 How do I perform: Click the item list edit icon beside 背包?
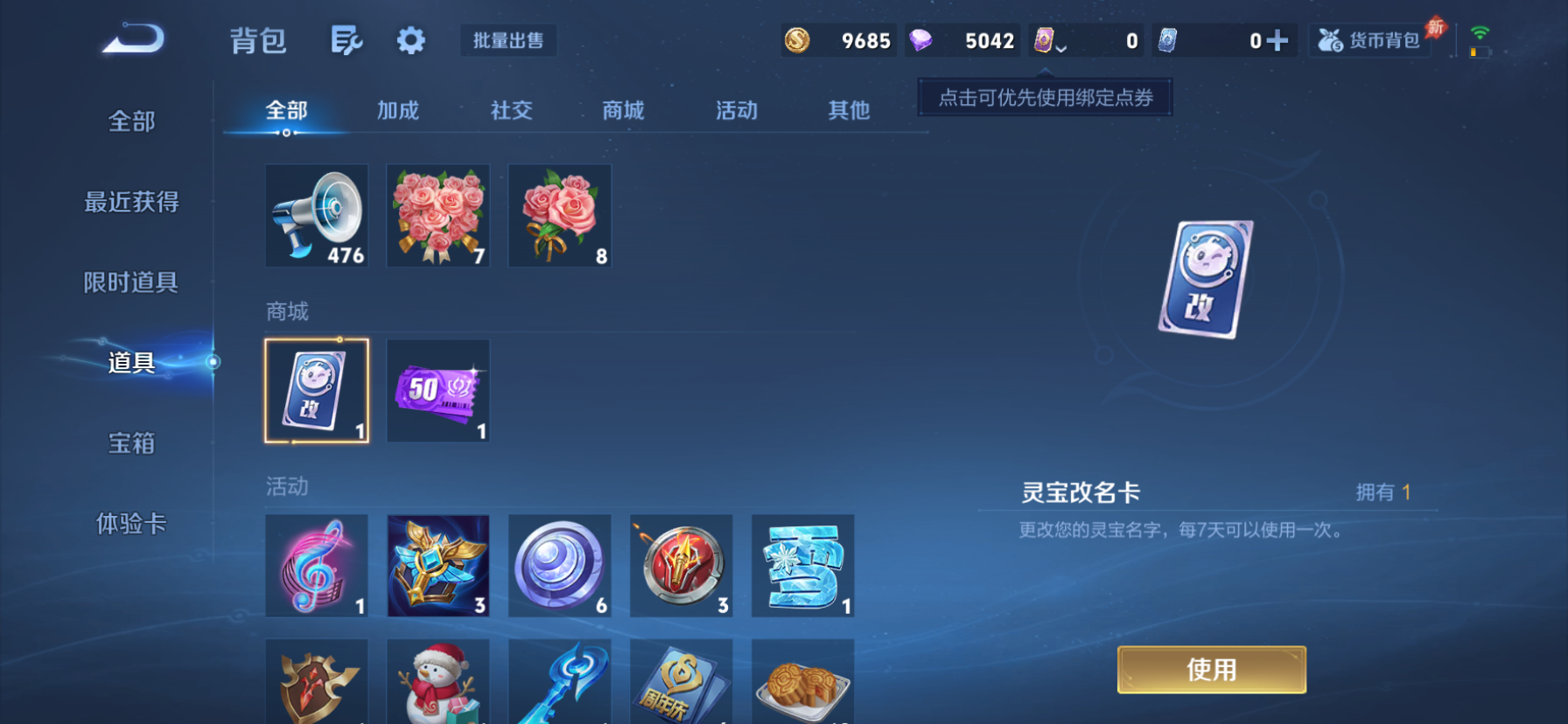pyautogui.click(x=345, y=40)
